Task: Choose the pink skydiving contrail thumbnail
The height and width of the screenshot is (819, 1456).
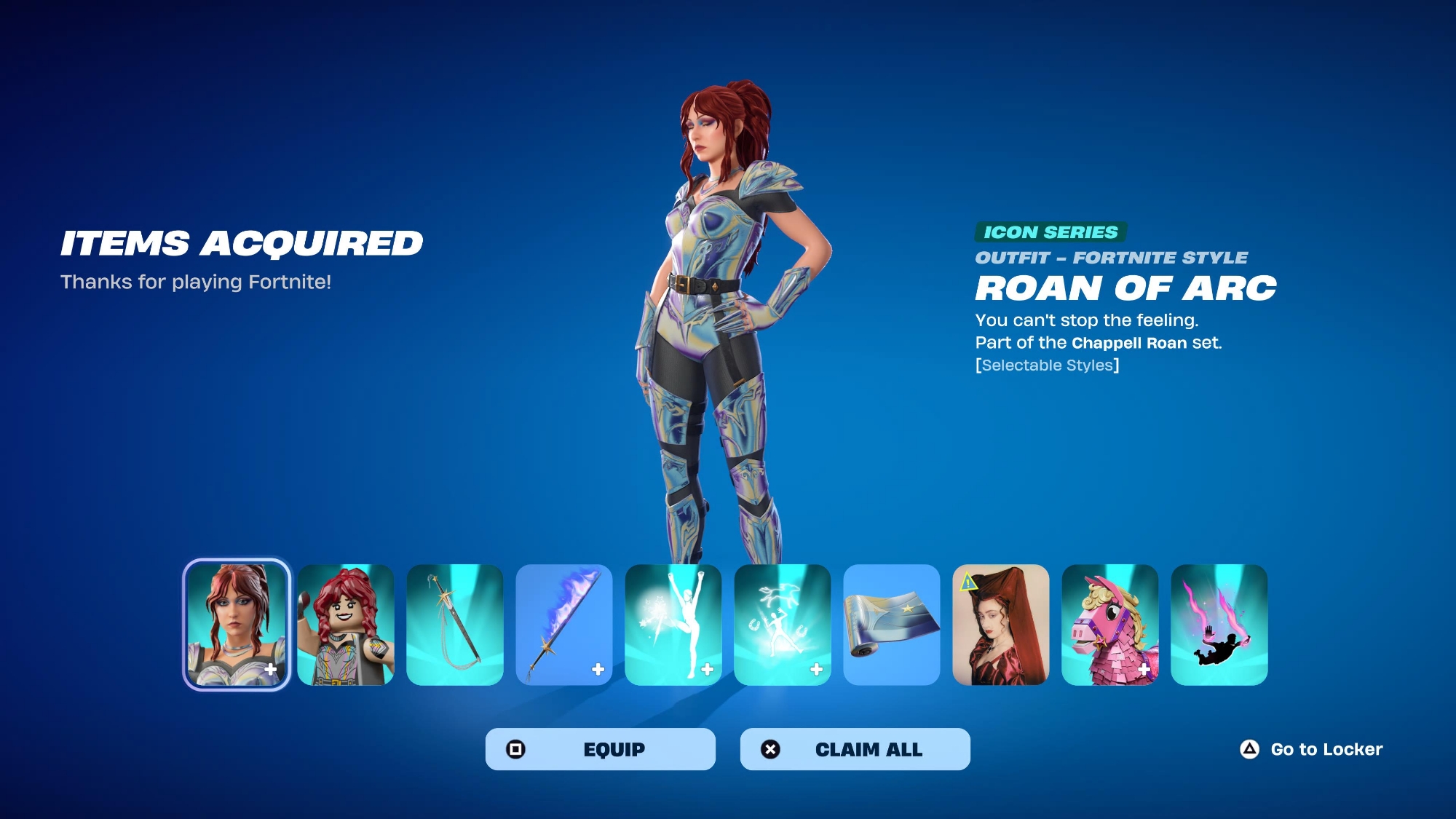Action: tap(1219, 625)
